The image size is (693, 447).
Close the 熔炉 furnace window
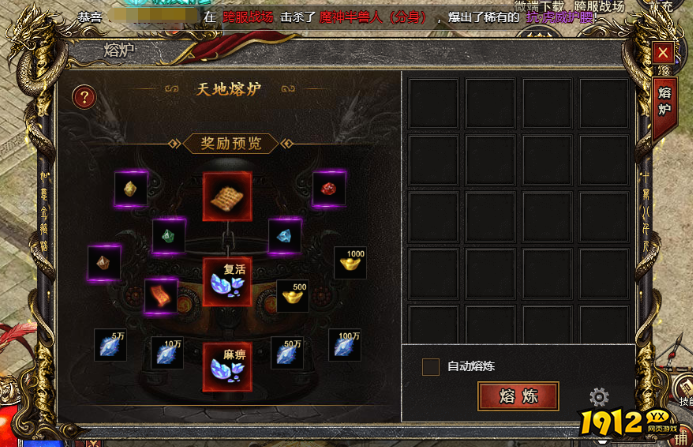tap(662, 53)
